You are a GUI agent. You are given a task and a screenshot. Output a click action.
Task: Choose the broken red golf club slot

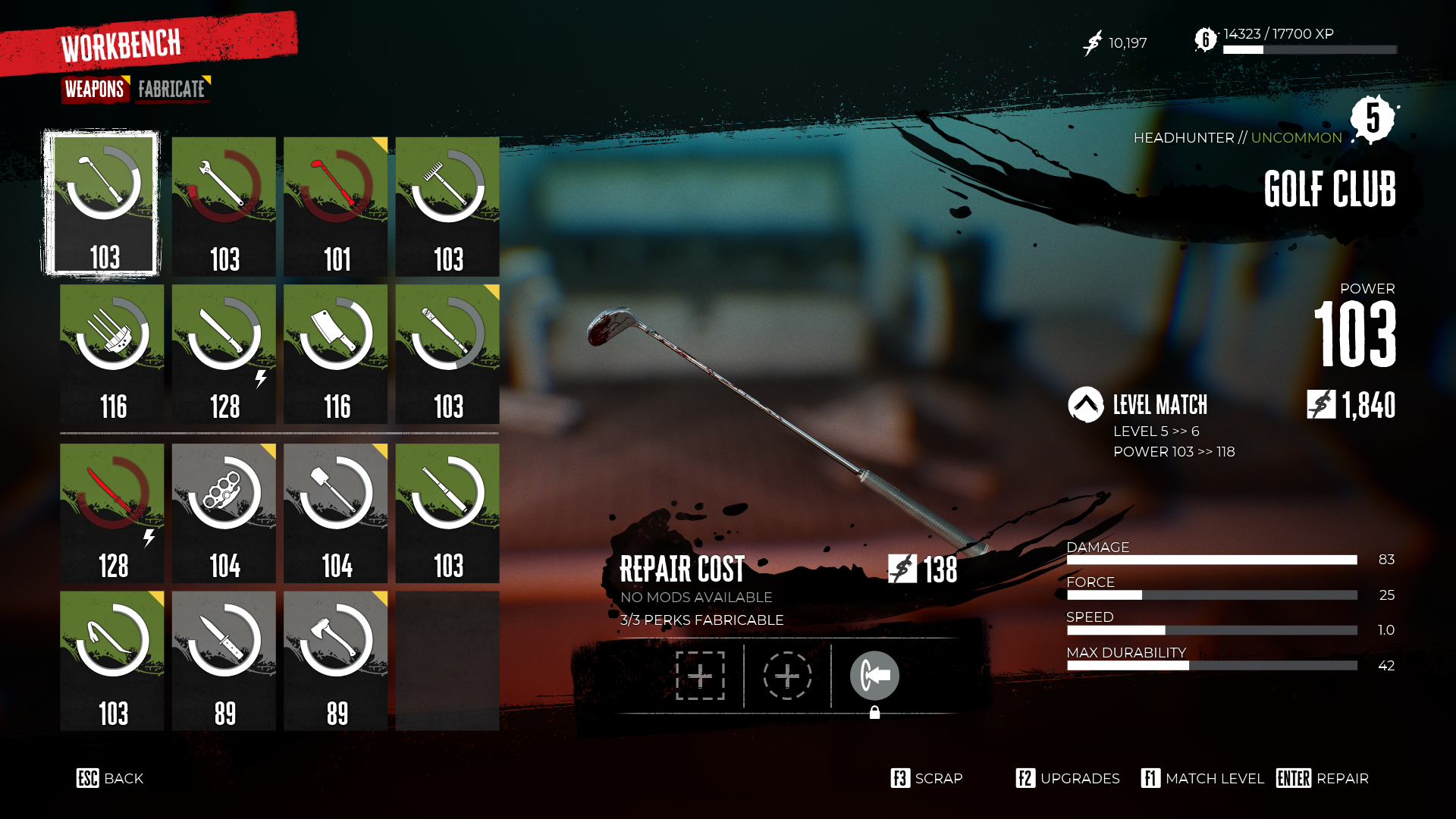click(x=335, y=206)
